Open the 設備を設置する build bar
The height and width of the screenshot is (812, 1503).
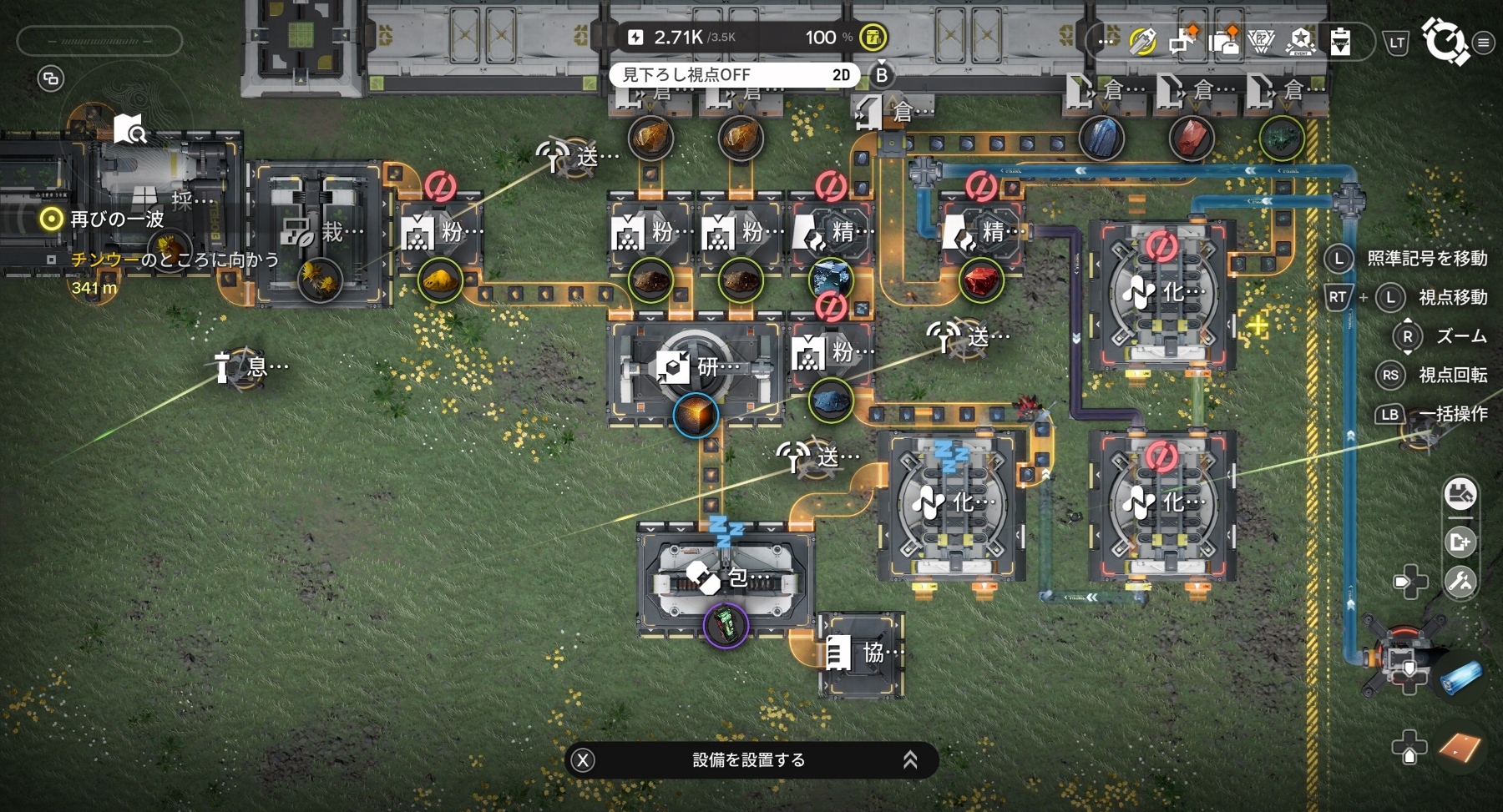[749, 759]
